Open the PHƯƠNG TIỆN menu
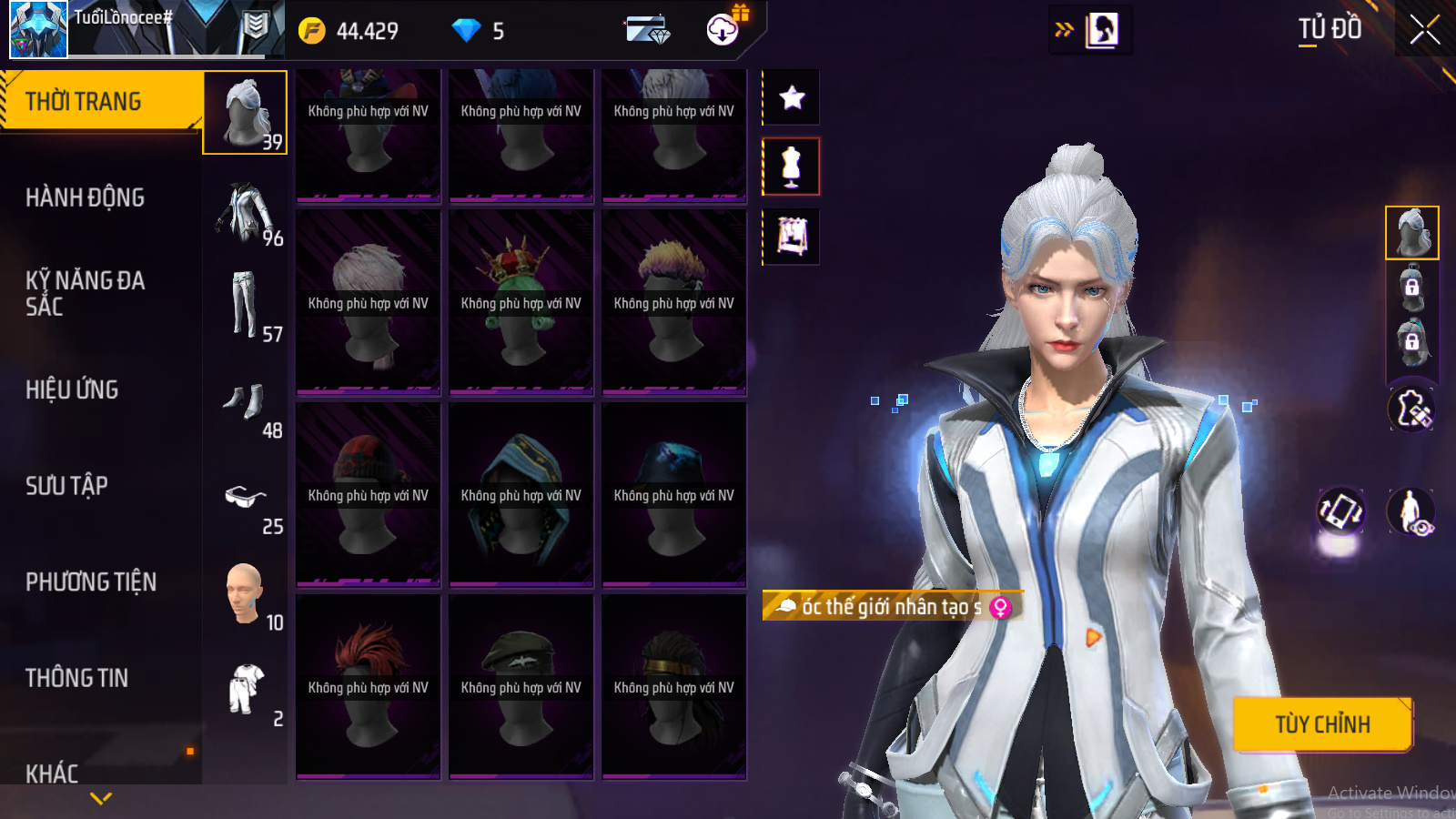1456x819 pixels. pos(91,581)
